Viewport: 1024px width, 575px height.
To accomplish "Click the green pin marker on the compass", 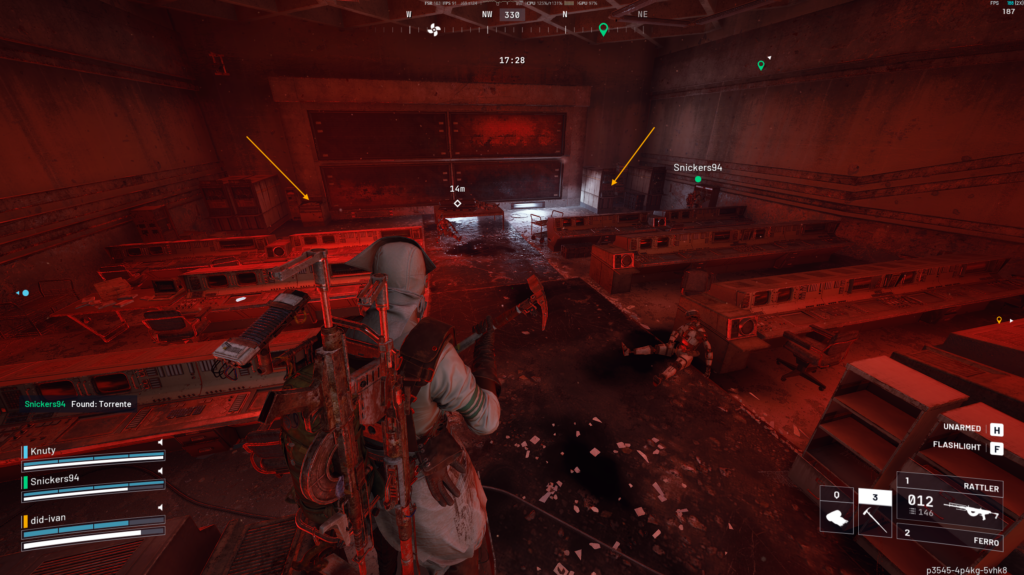I will [x=603, y=30].
